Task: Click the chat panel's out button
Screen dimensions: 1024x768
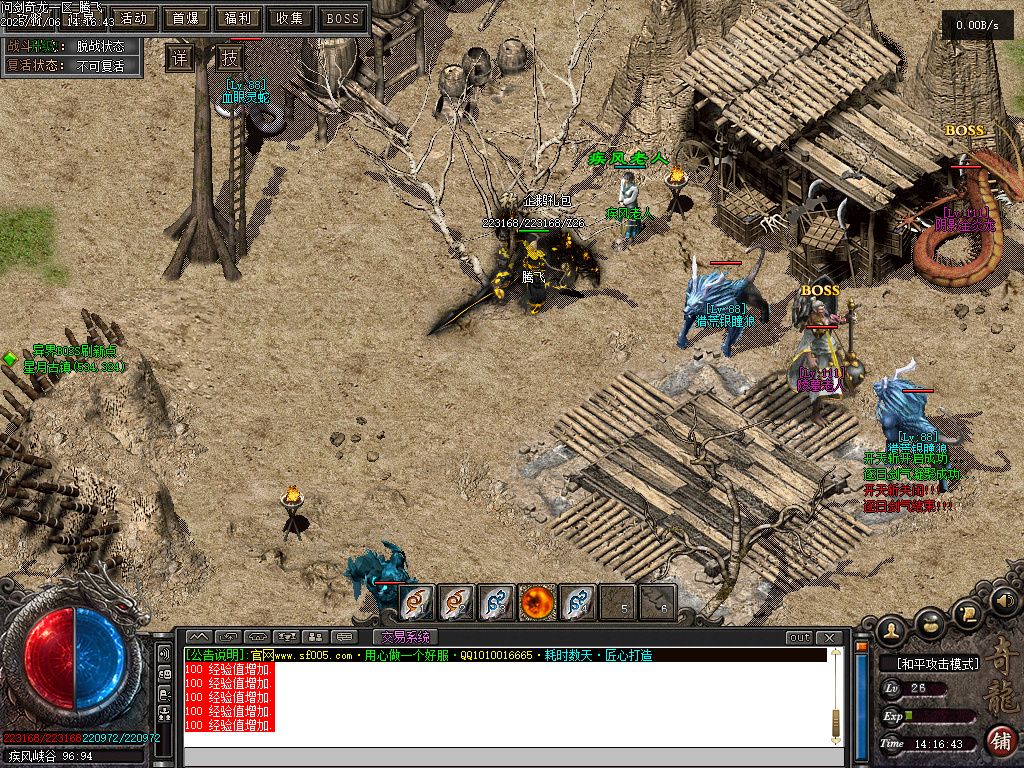Action: (799, 638)
